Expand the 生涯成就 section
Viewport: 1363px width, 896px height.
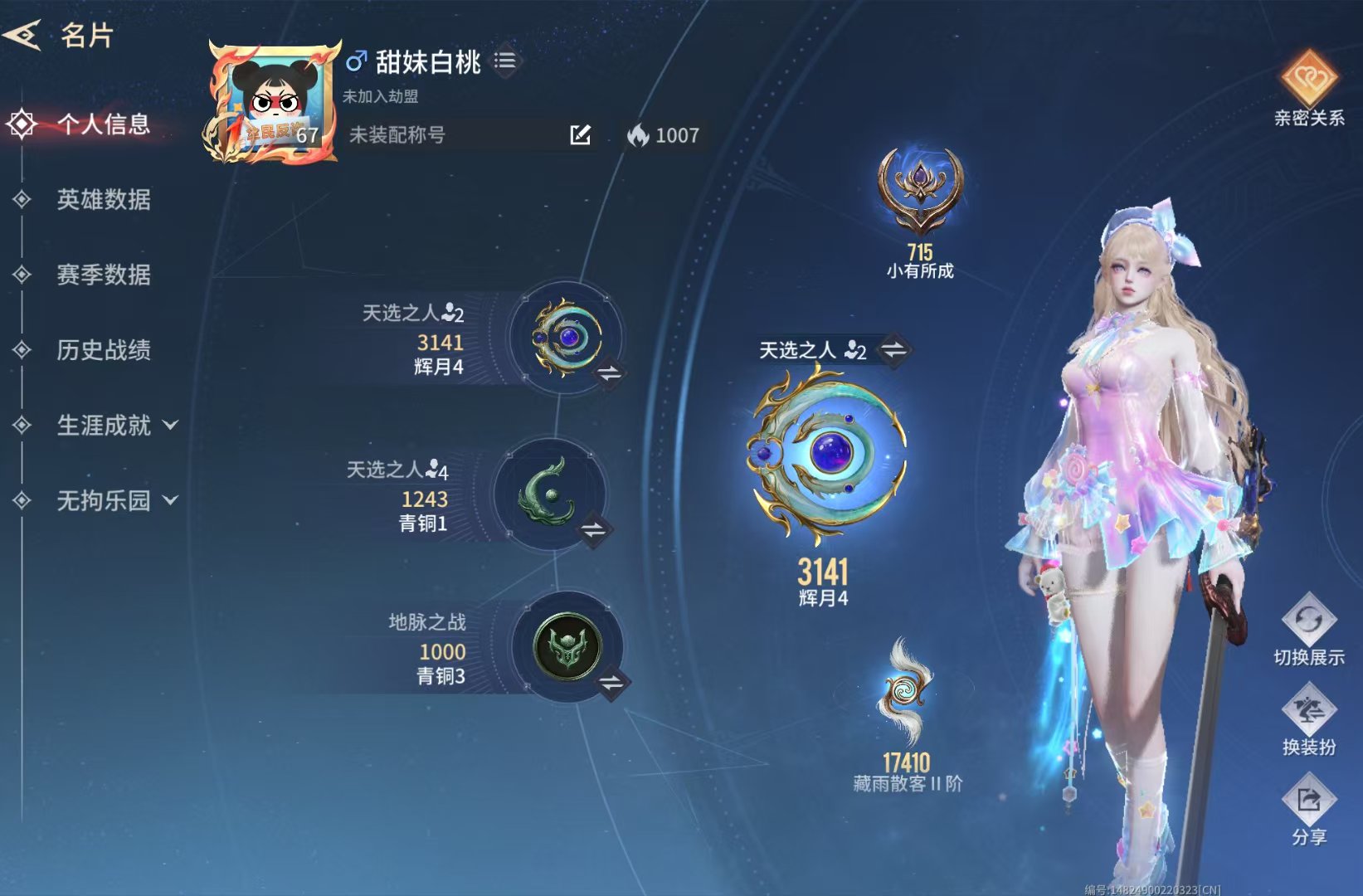point(116,426)
